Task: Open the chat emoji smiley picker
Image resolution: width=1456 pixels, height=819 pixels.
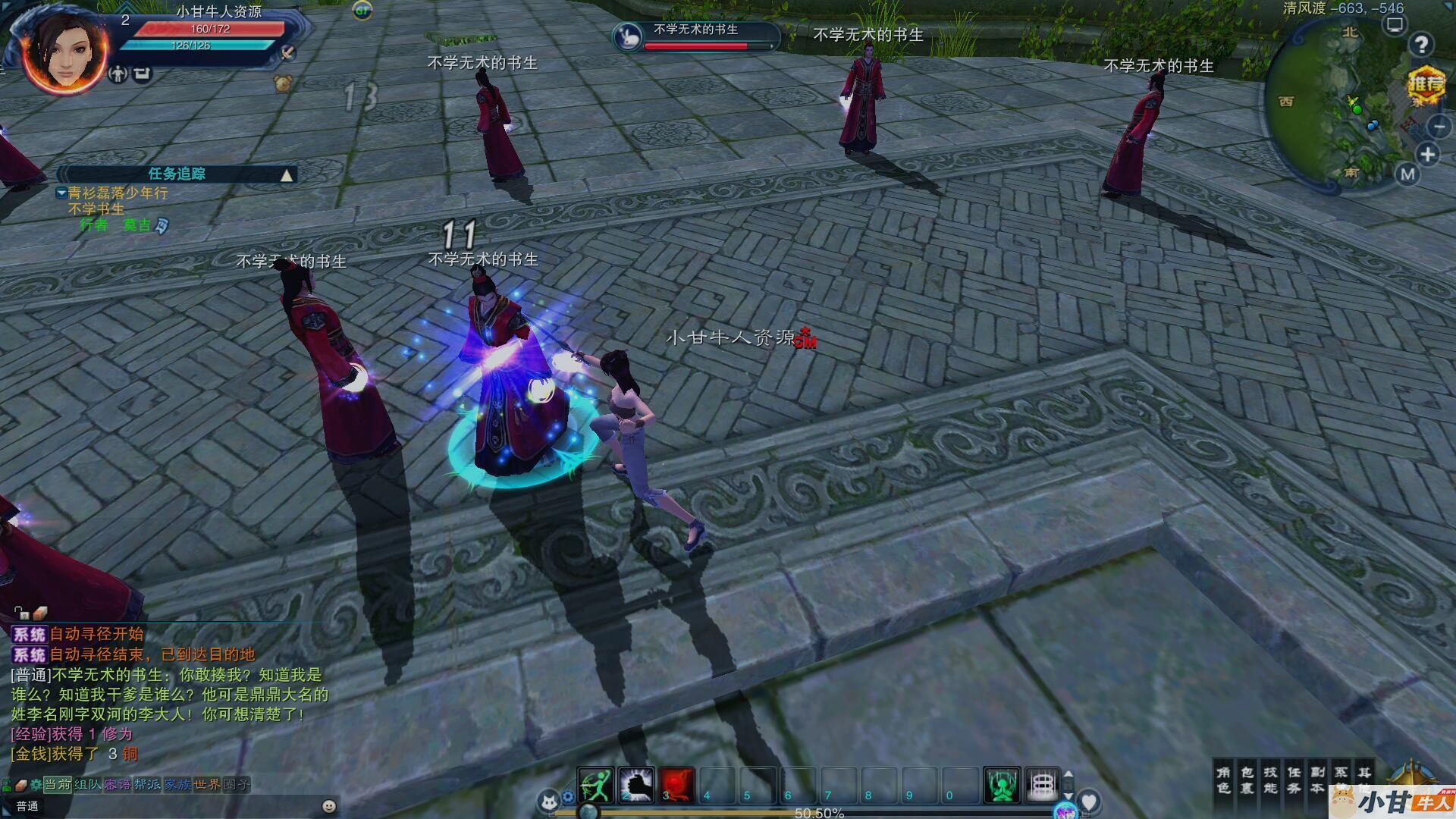Action: tap(328, 806)
